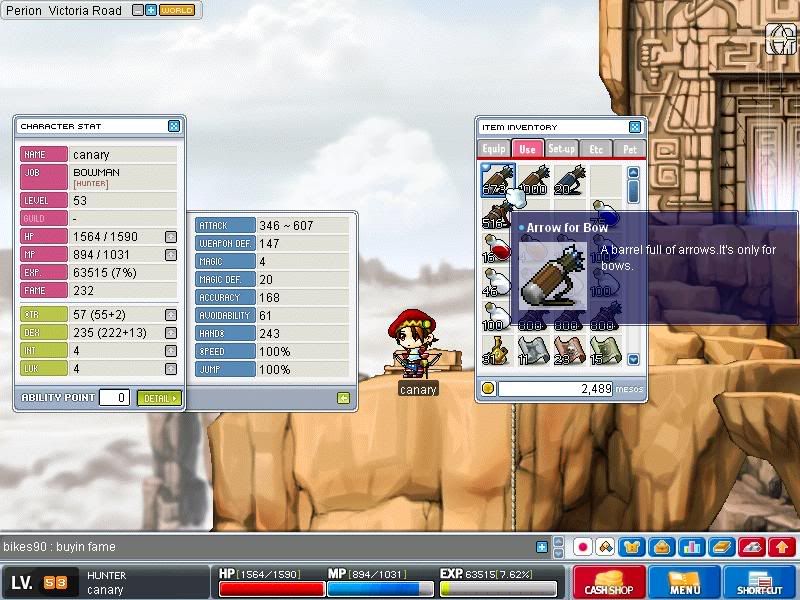Screen dimensions: 800x600
Task: Increase the LUK stat with its arrow
Action: (171, 369)
